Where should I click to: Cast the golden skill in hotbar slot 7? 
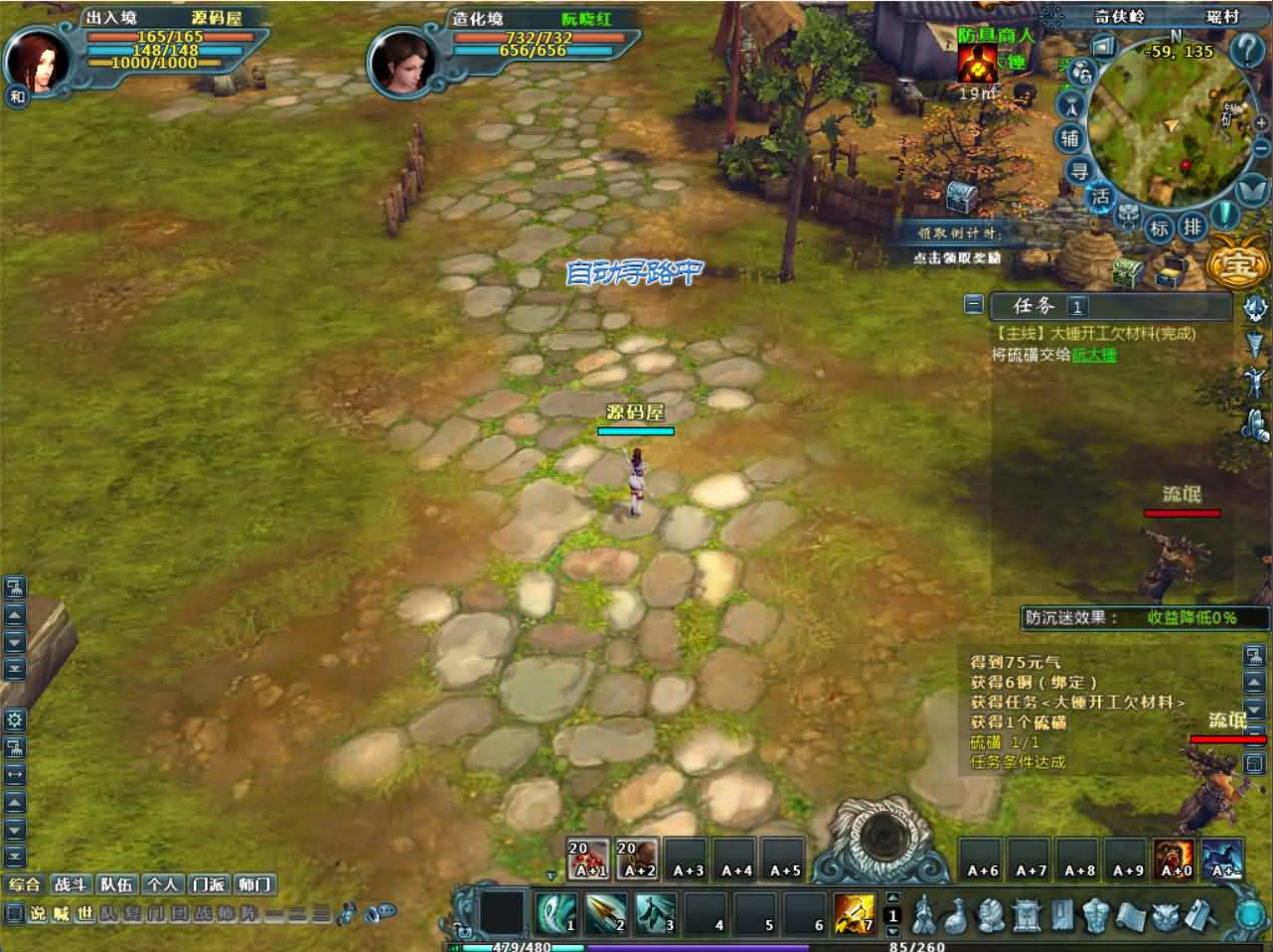855,913
